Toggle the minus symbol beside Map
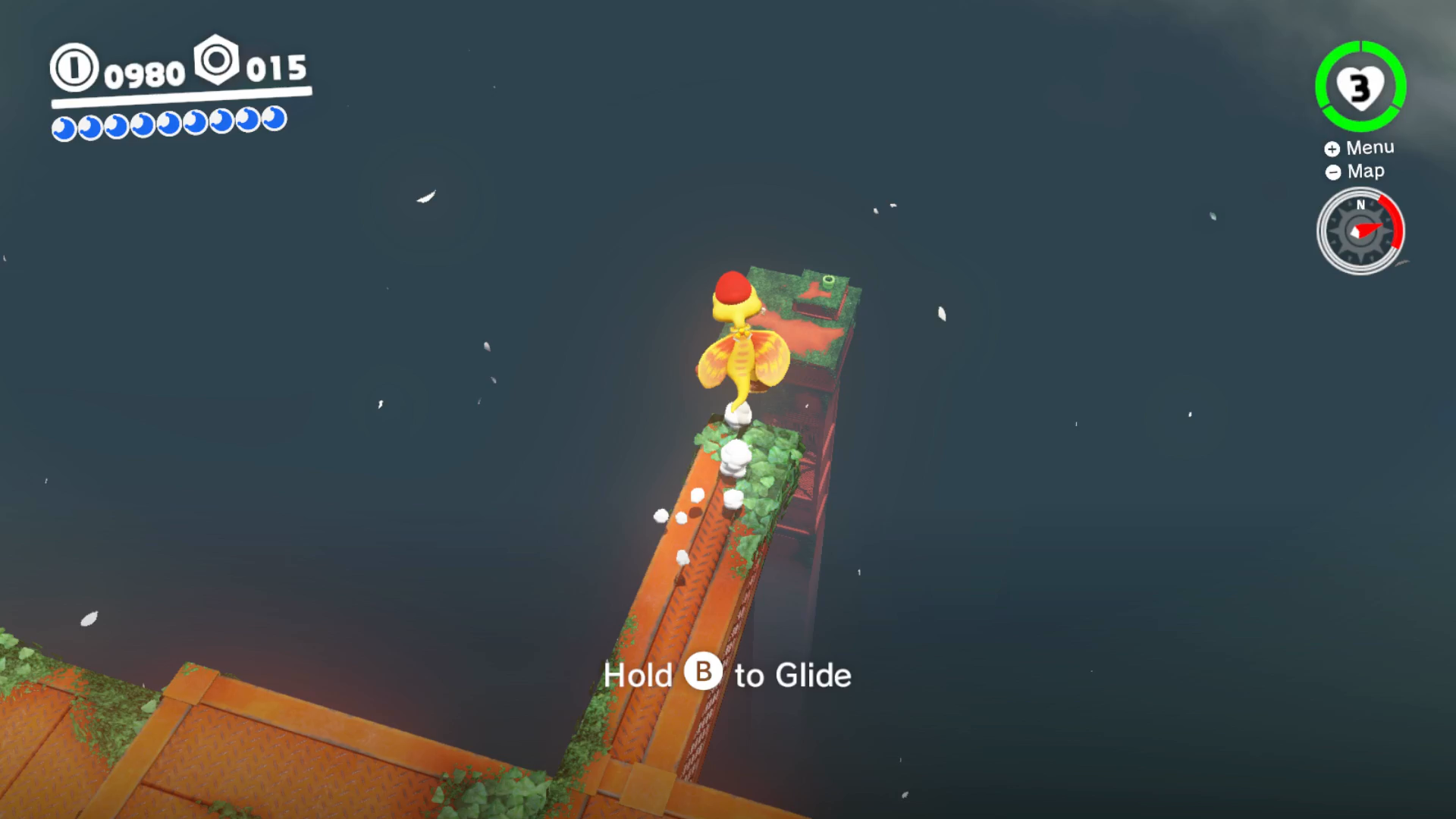Viewport: 1456px width, 819px height. (x=1333, y=172)
